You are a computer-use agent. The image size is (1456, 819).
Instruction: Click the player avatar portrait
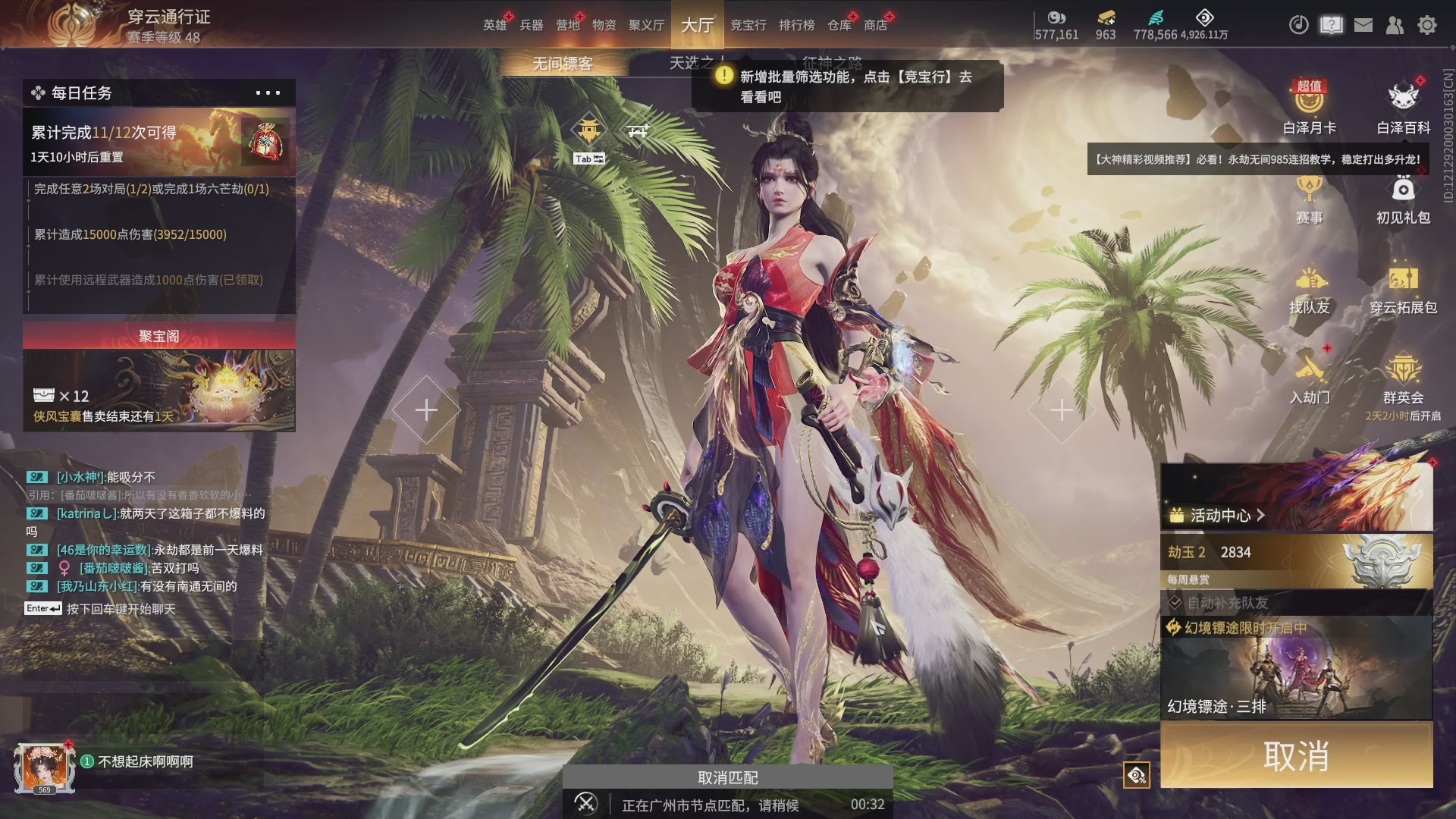45,767
